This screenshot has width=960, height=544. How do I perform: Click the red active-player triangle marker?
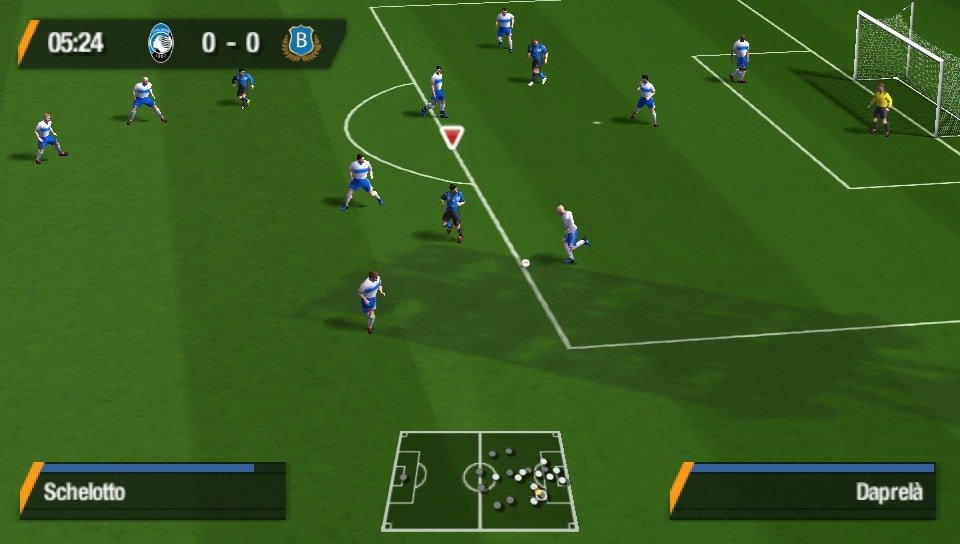(453, 137)
